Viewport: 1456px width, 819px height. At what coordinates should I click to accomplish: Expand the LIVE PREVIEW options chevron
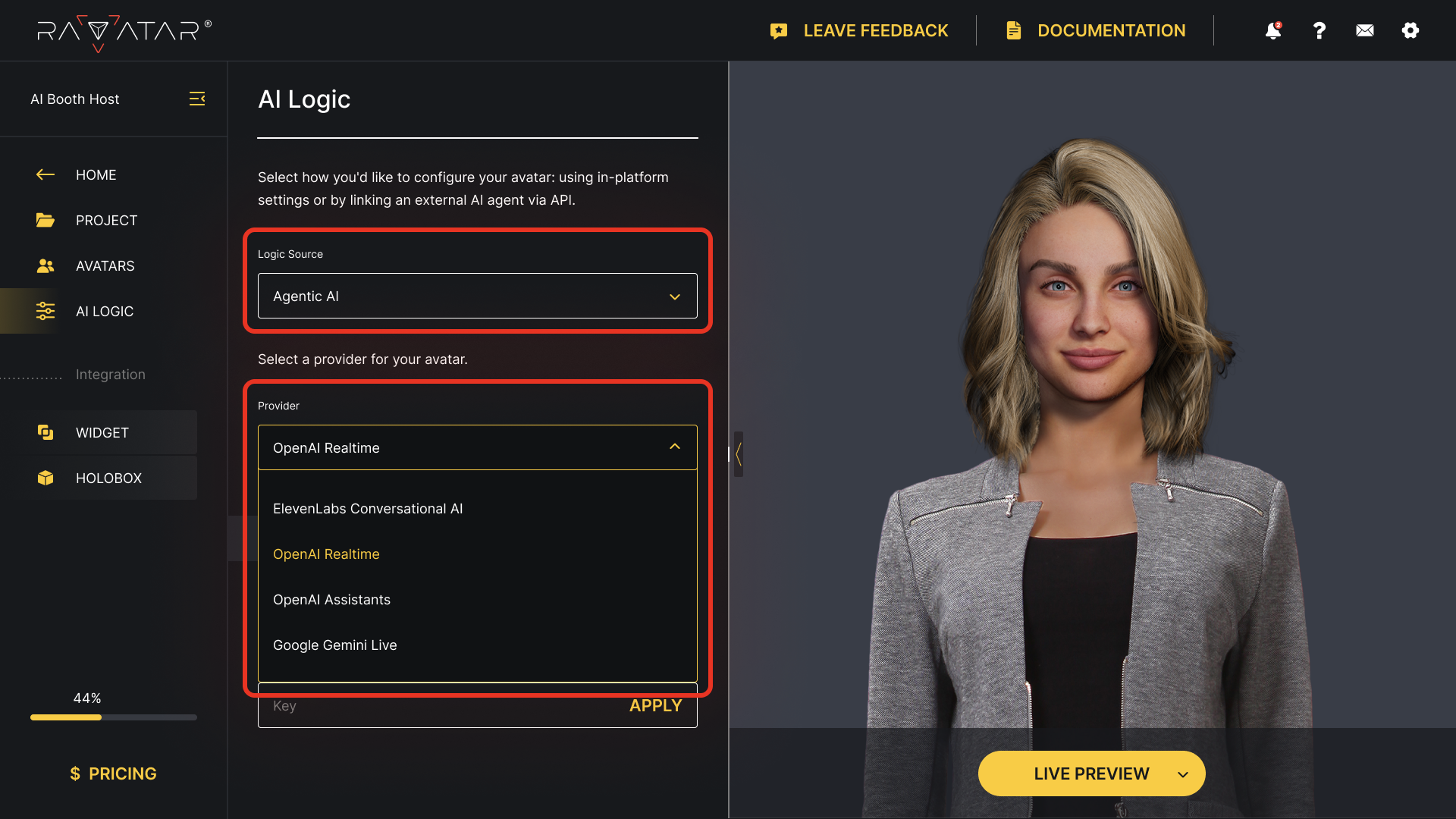coord(1183,774)
